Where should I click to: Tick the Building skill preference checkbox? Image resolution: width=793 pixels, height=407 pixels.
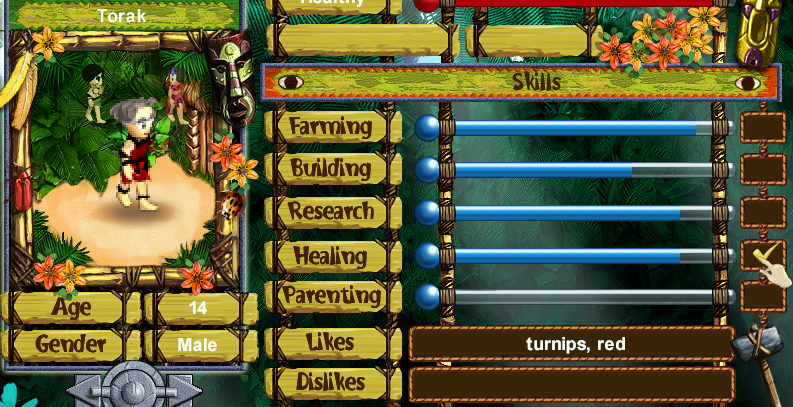click(x=763, y=169)
